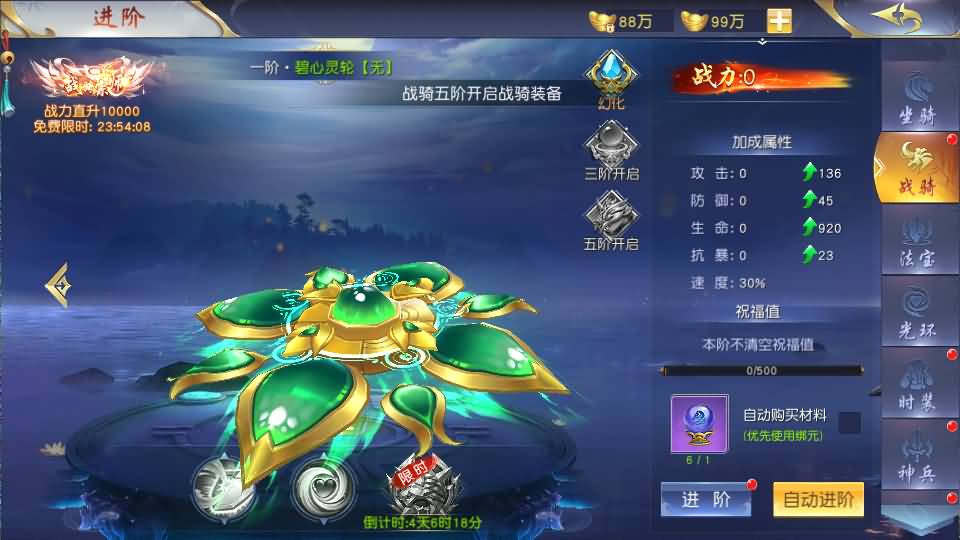The height and width of the screenshot is (540, 960).
Task: Tap the locked 五阶开启 icon
Action: click(610, 217)
